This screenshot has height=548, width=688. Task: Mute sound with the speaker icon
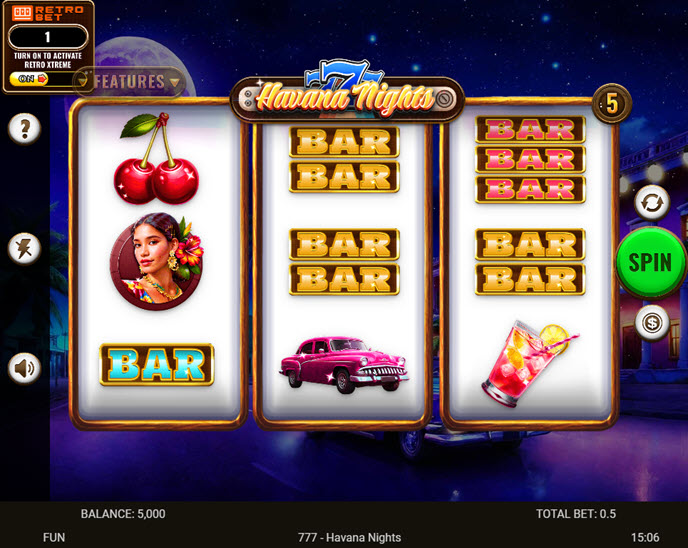(x=25, y=368)
